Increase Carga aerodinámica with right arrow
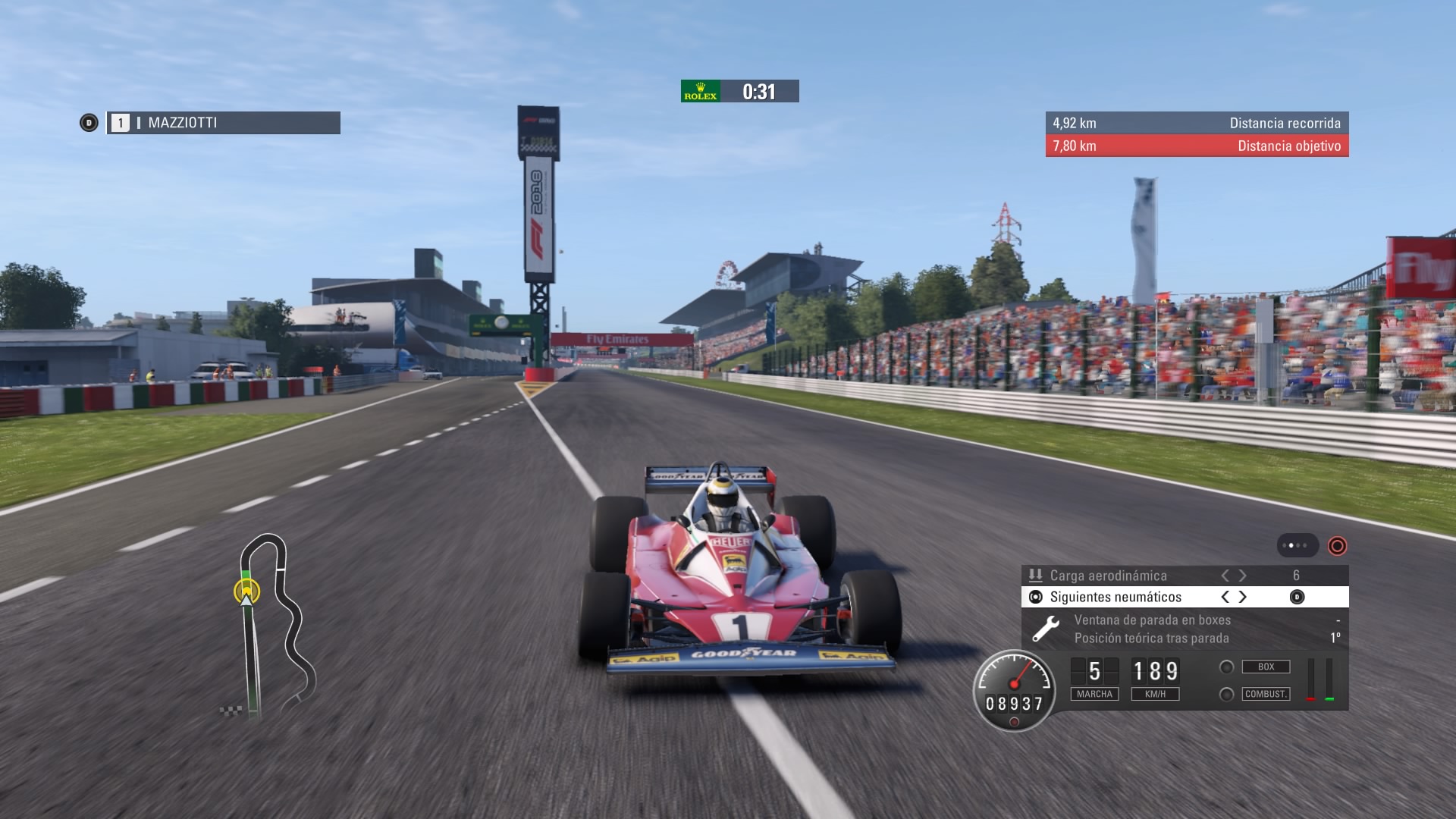Viewport: 1456px width, 819px height. coord(1243,576)
